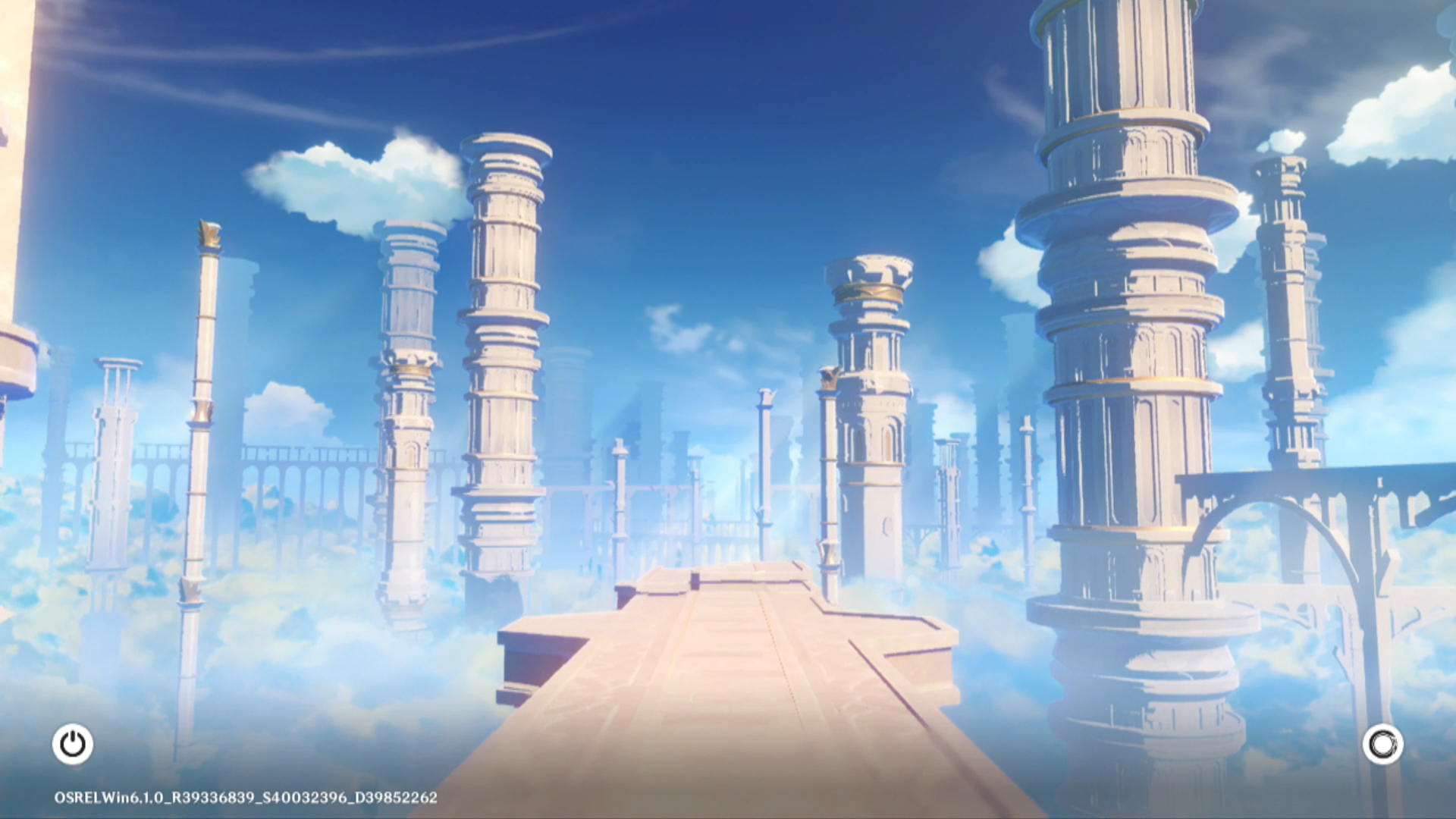Click the power icon to exit the game
Image resolution: width=1456 pixels, height=819 pixels.
[x=73, y=744]
